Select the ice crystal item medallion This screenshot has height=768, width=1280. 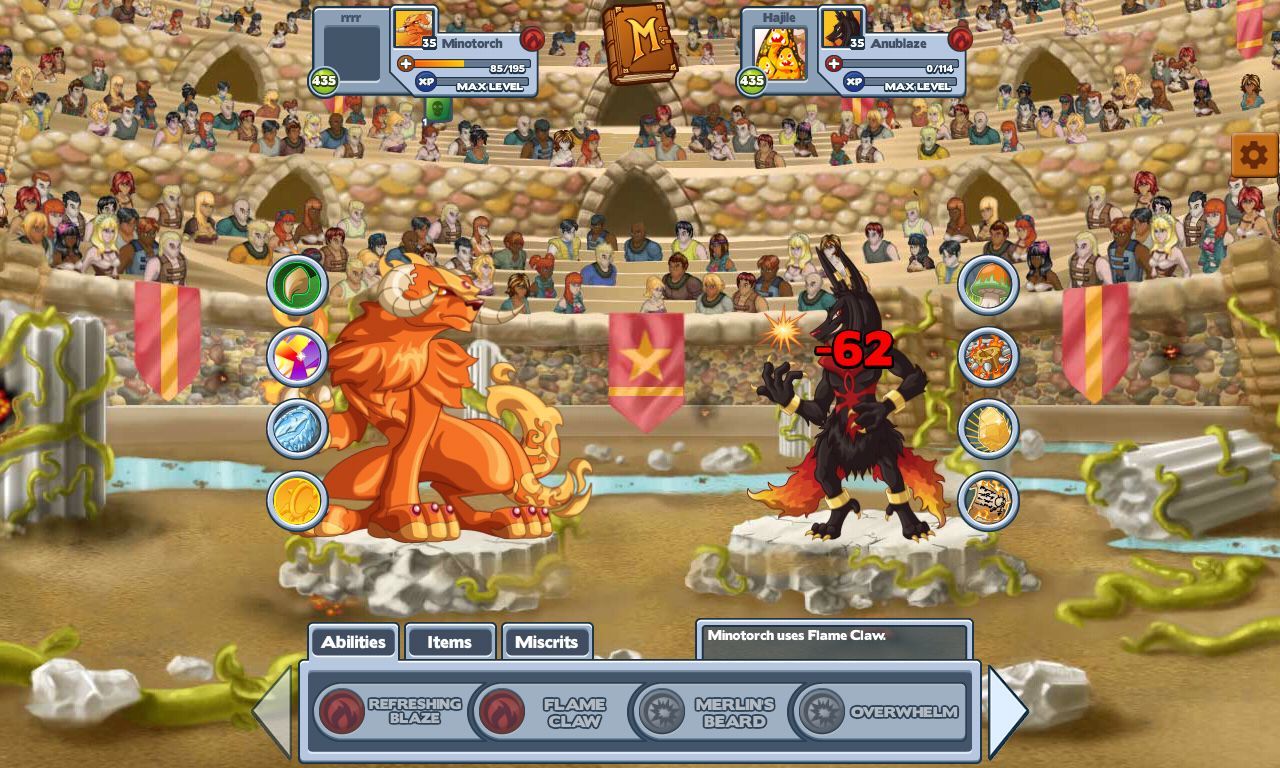(298, 427)
